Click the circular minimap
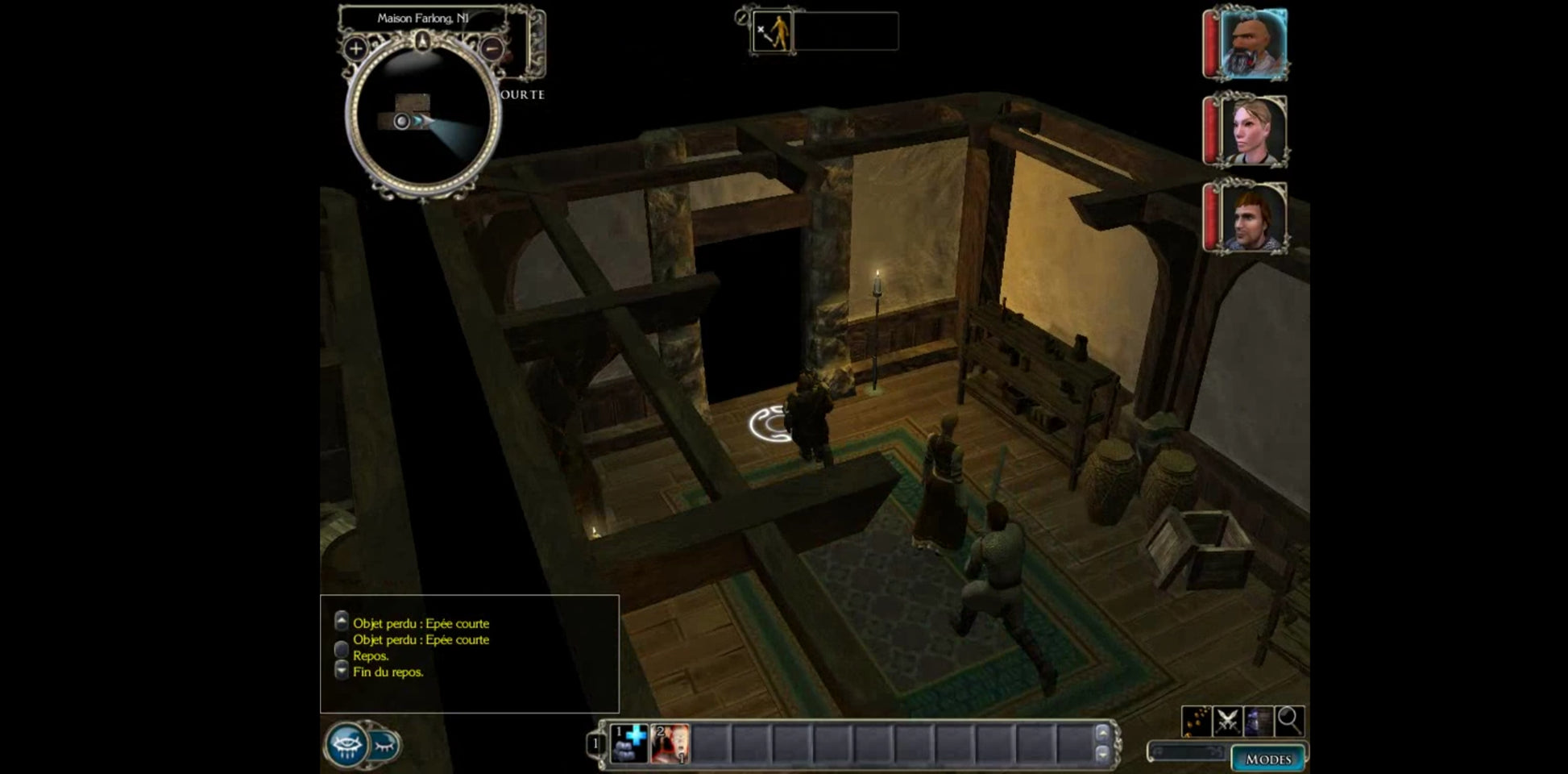The width and height of the screenshot is (1568, 774). coord(423,119)
